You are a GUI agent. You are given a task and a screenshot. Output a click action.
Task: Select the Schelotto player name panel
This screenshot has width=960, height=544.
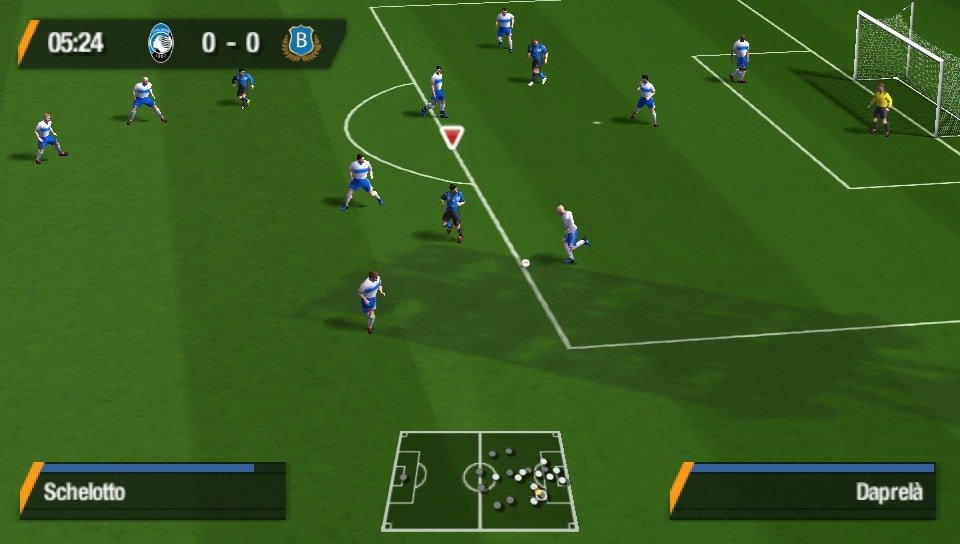(154, 491)
